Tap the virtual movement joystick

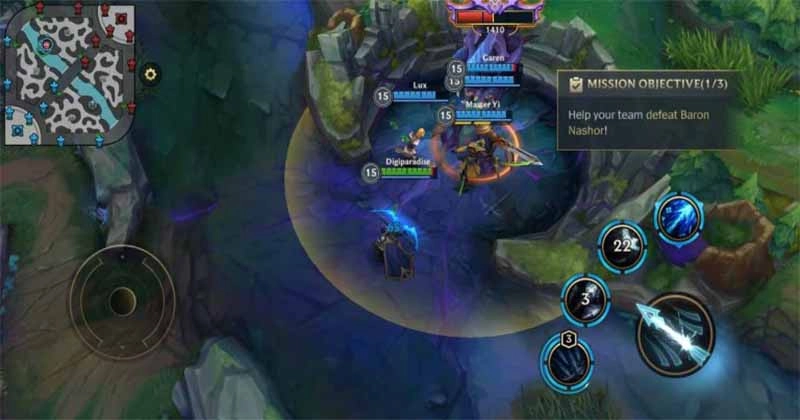pos(122,302)
